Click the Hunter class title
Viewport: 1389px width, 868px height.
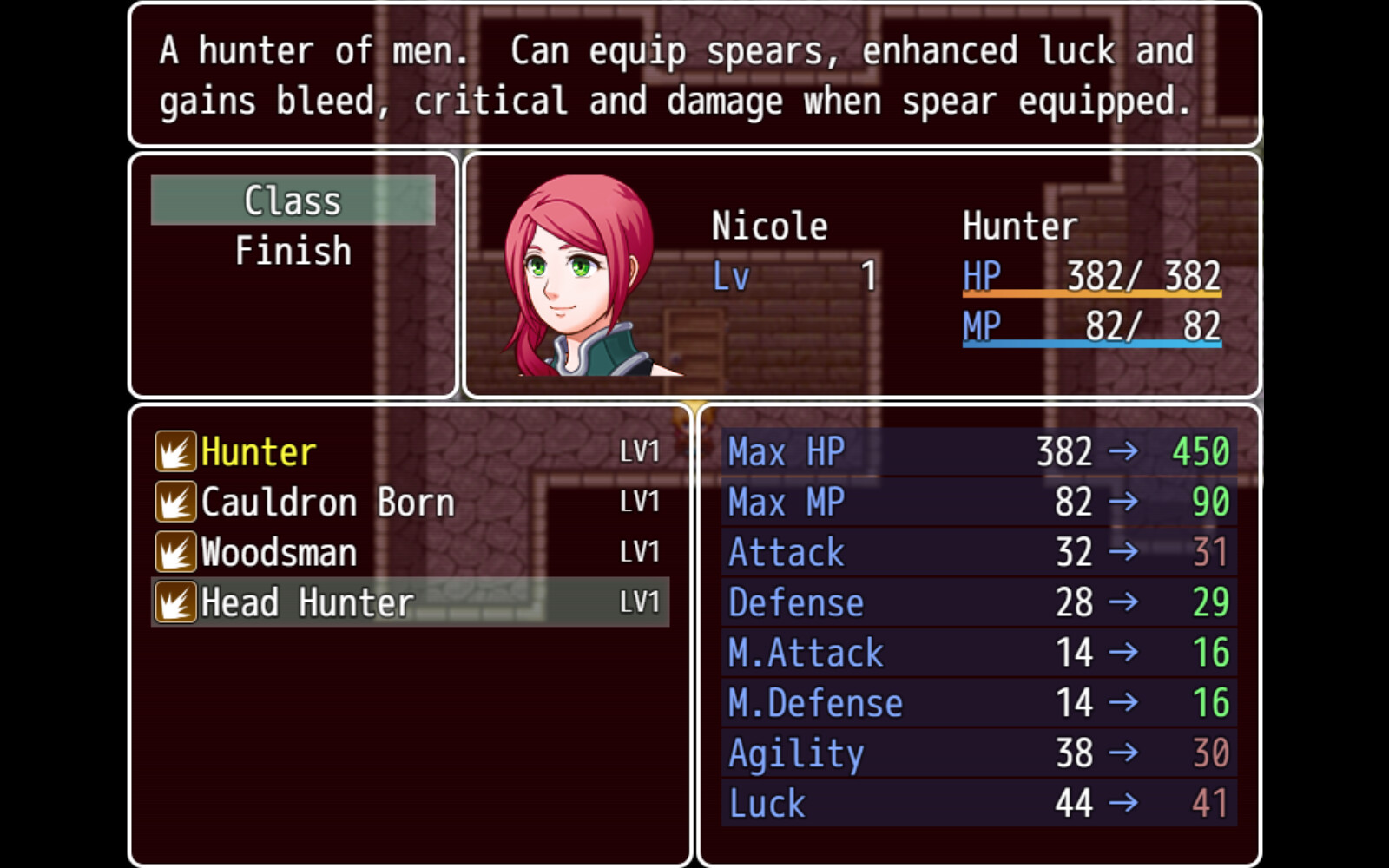(1020, 225)
